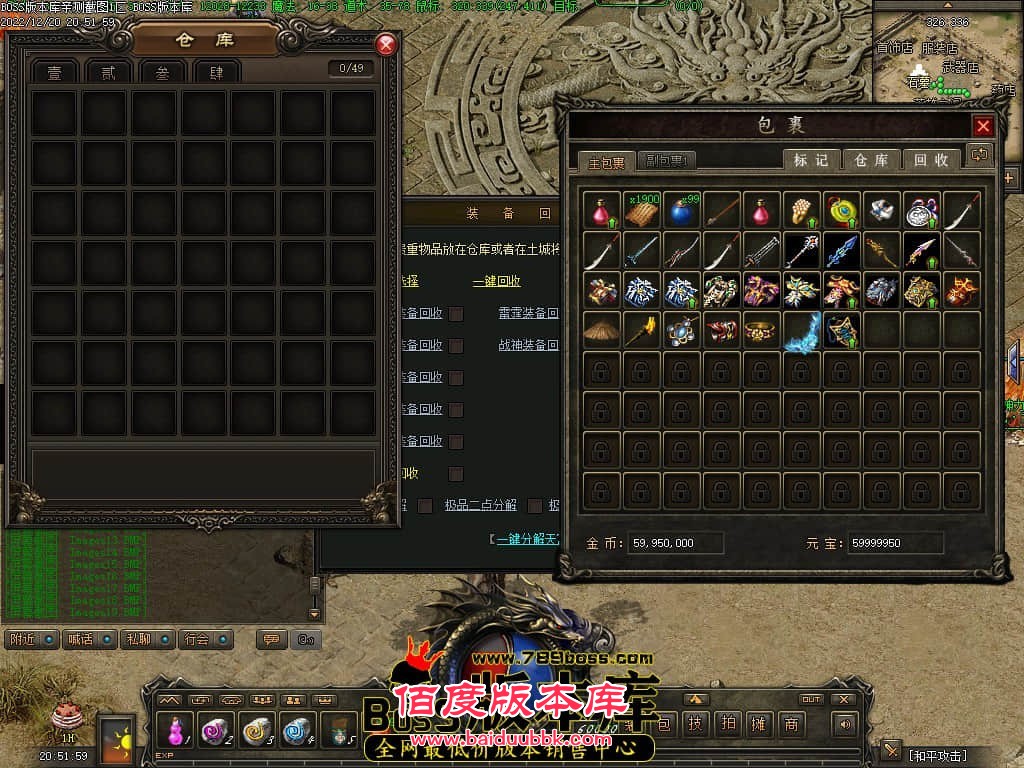Click the 仓库 button in the bag panel
The height and width of the screenshot is (768, 1024).
click(871, 160)
